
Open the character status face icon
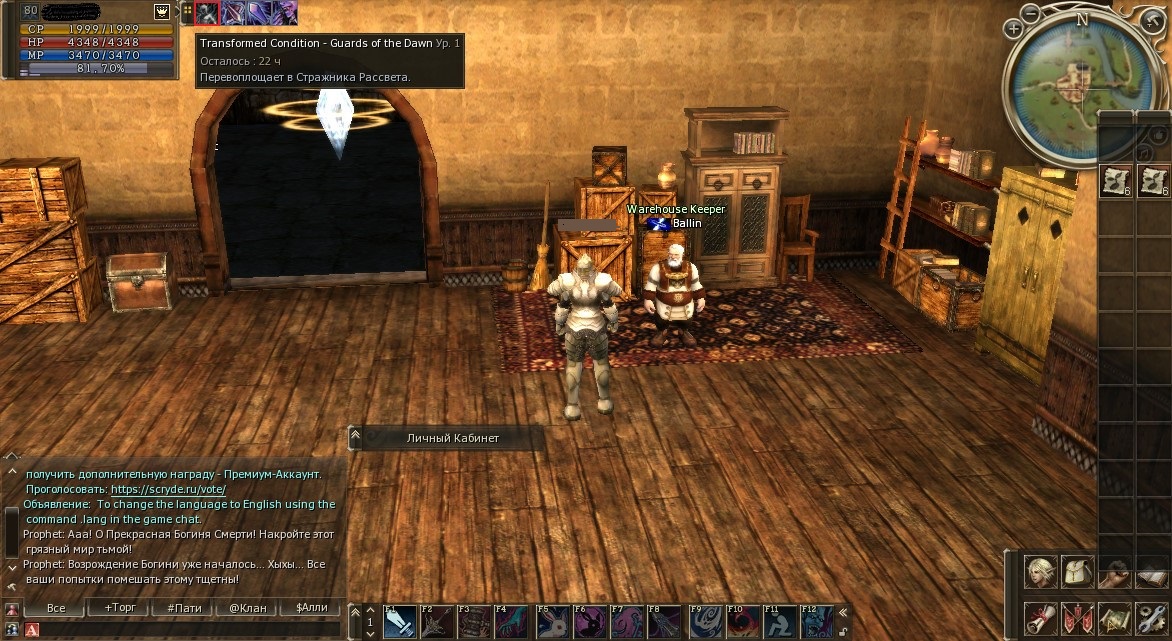(x=1040, y=570)
